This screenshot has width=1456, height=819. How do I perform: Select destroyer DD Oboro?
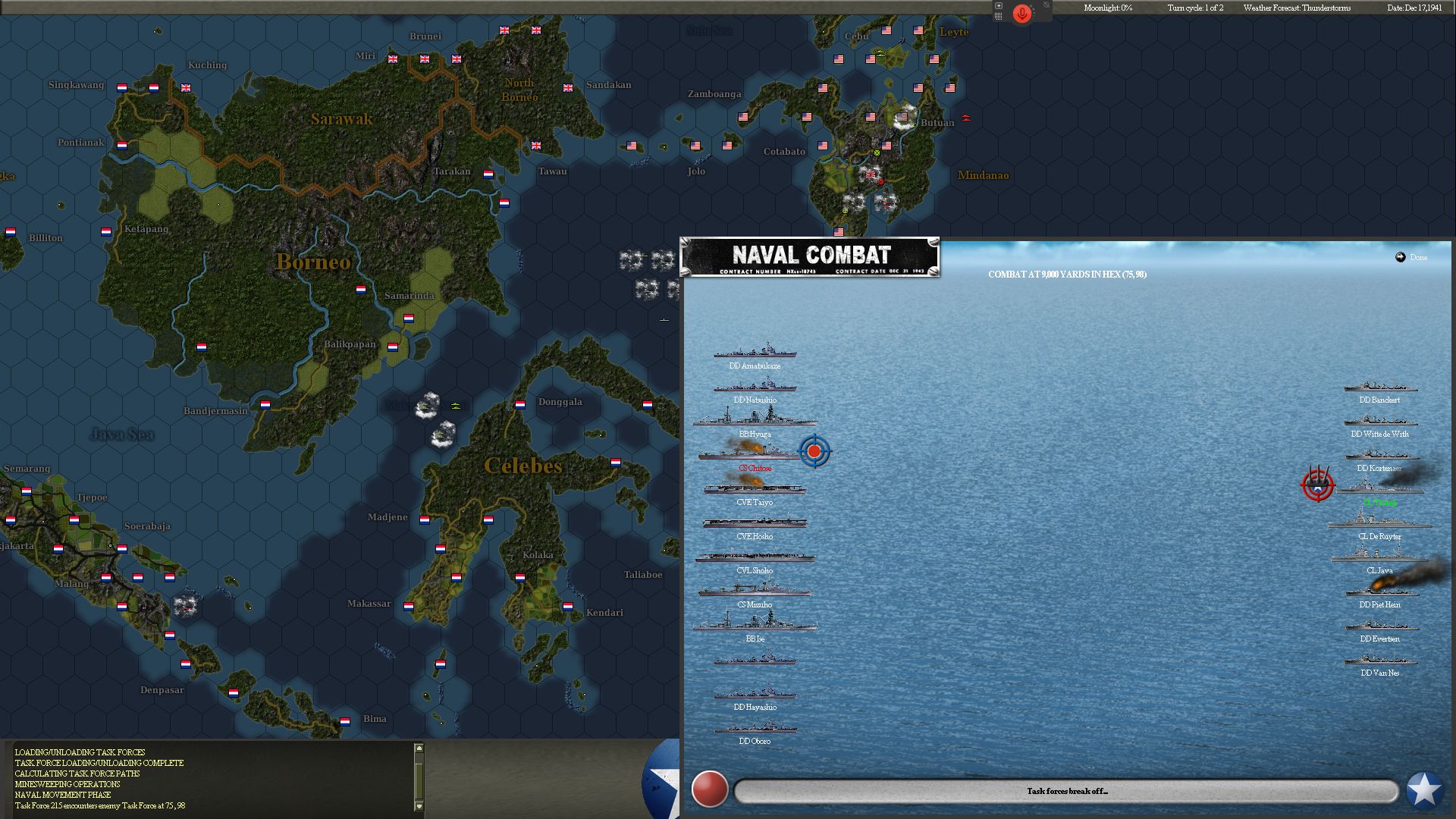coord(755,728)
